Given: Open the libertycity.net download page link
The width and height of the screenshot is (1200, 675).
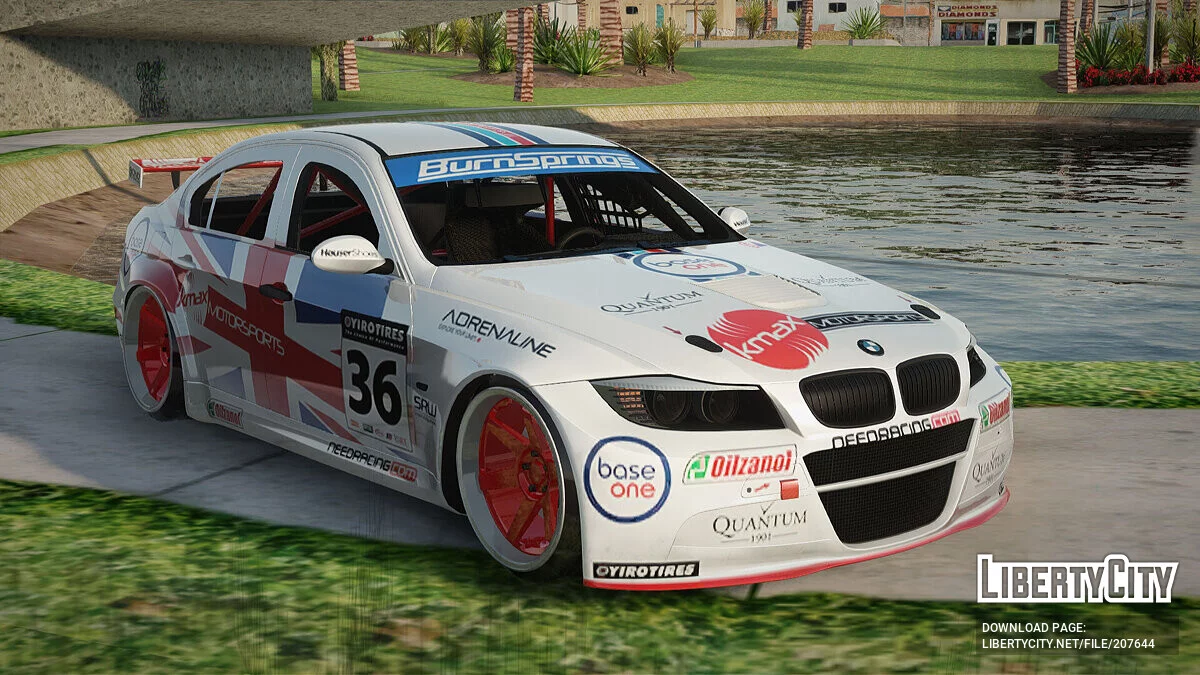Looking at the screenshot, I should coord(1067,644).
